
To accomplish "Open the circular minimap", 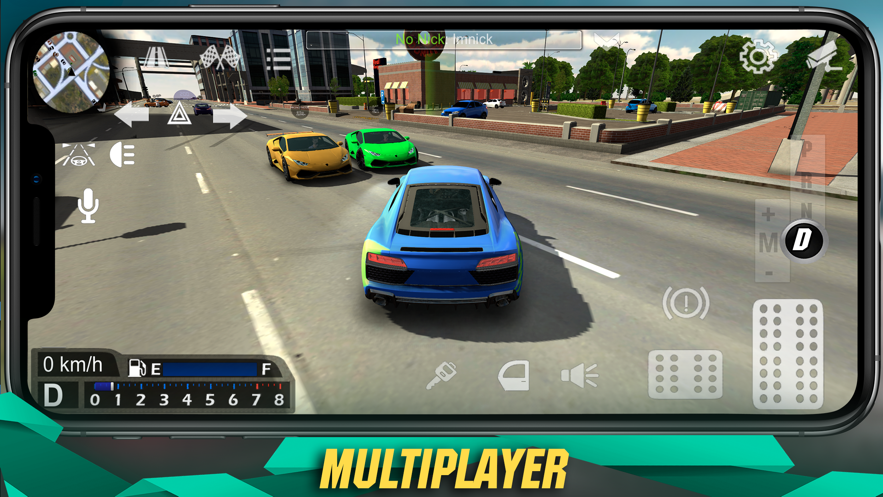I will pos(70,69).
